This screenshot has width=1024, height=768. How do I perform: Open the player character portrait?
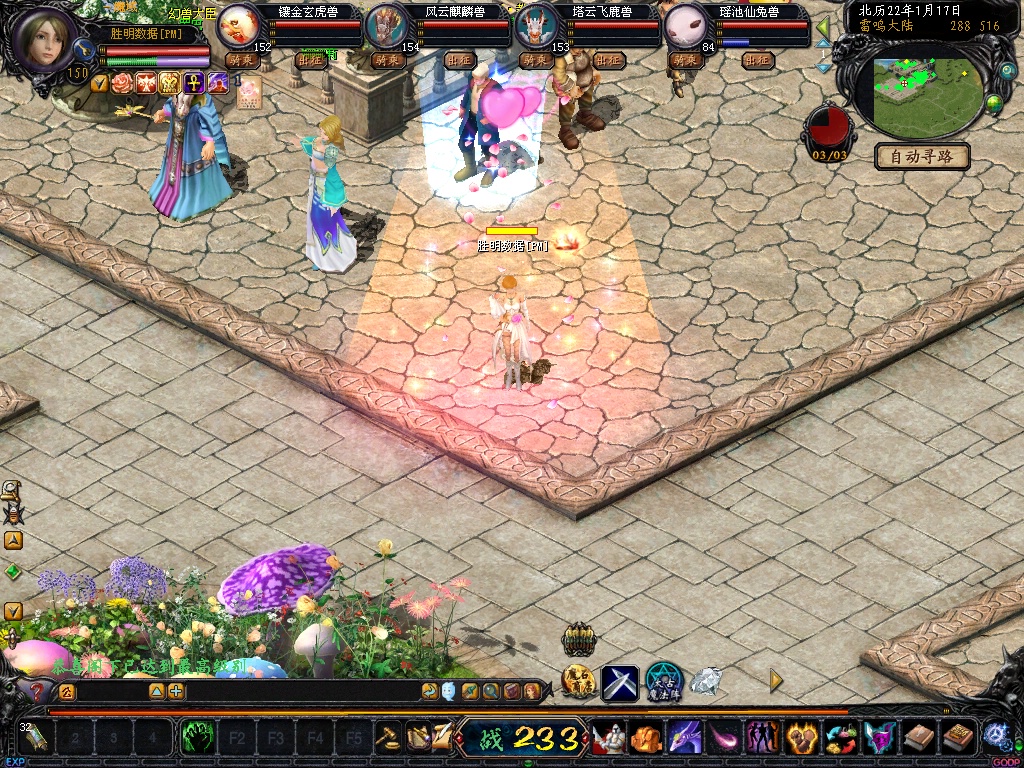pos(43,40)
